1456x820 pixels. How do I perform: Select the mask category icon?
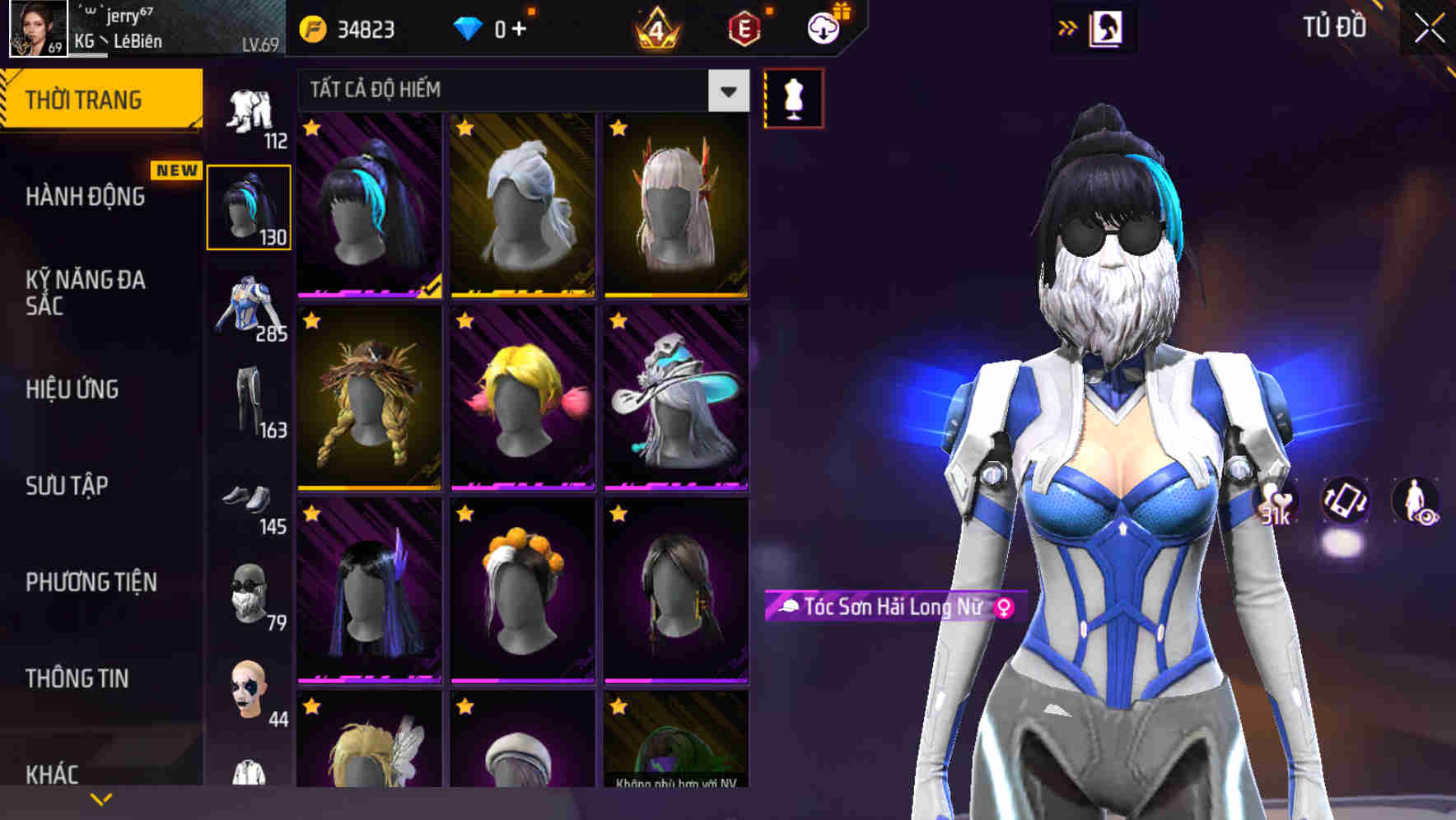(x=250, y=601)
